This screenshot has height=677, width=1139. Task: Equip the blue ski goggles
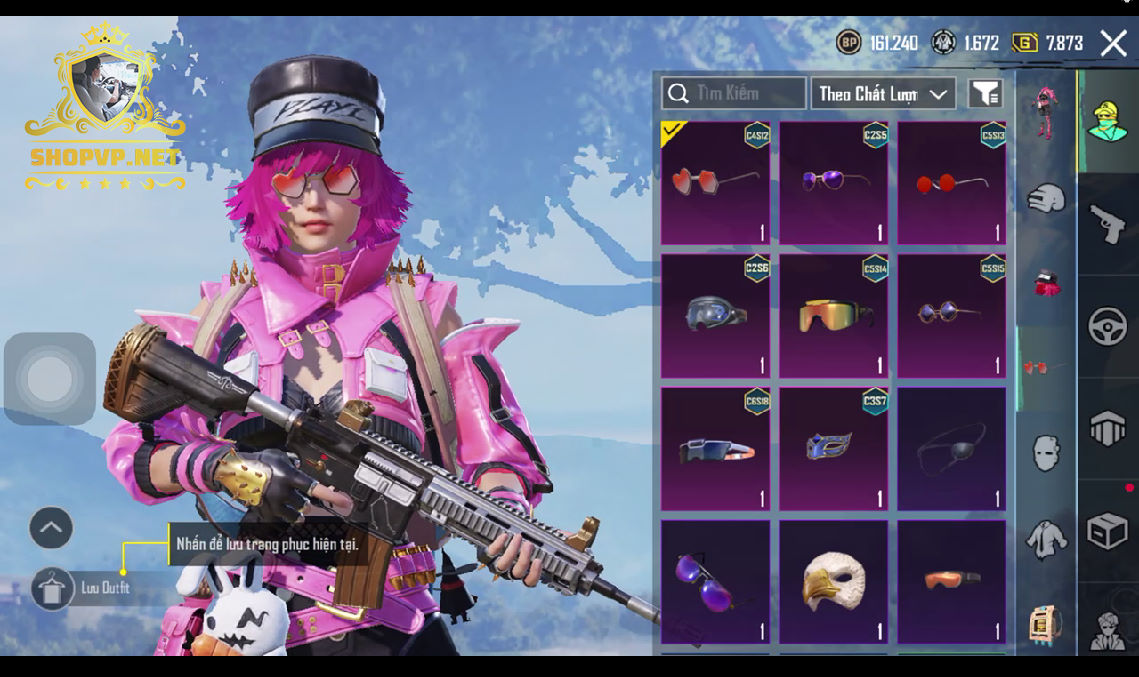pyautogui.click(x=715, y=316)
